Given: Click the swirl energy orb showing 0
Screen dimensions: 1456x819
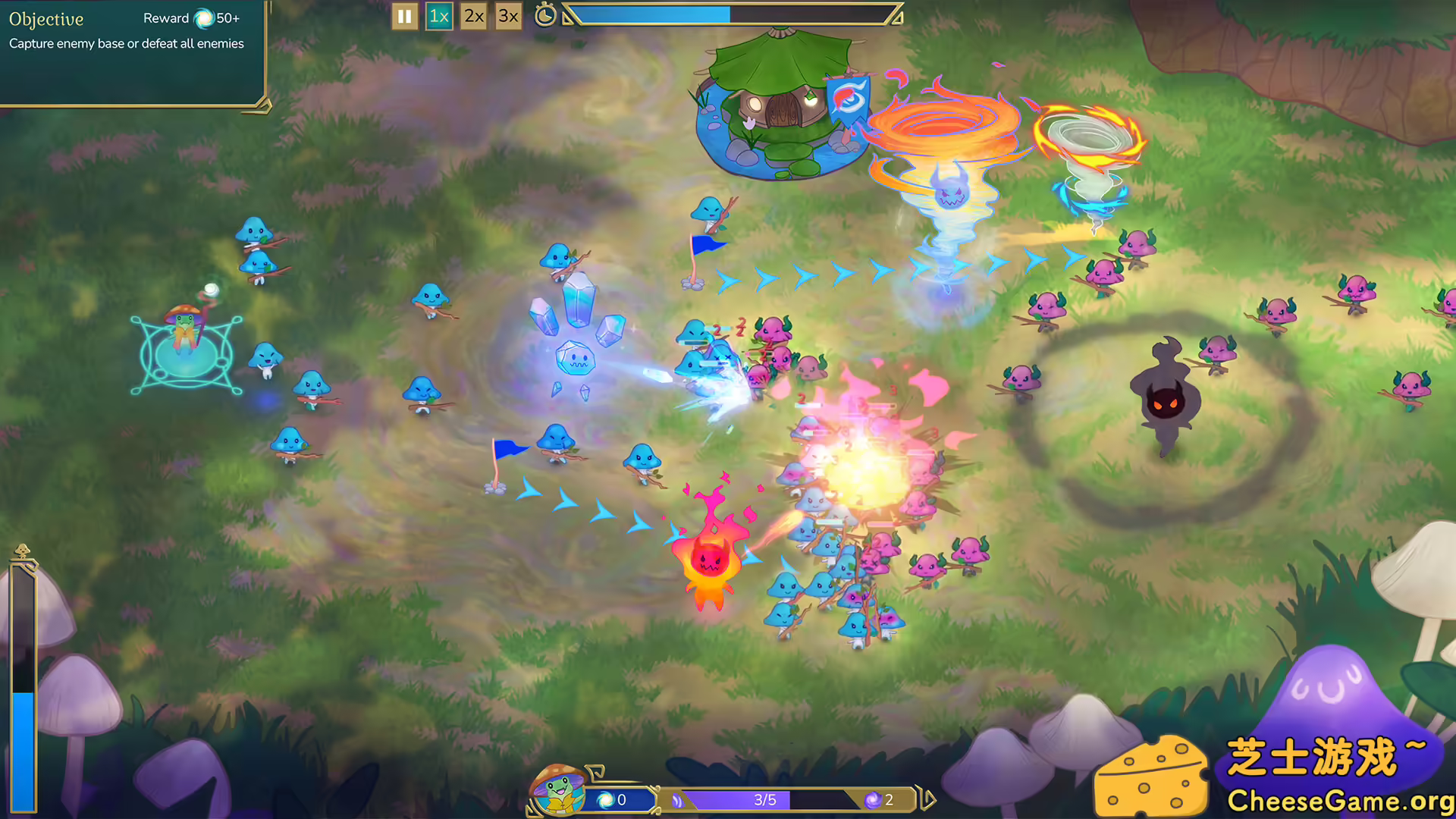Looking at the screenshot, I should point(607,799).
